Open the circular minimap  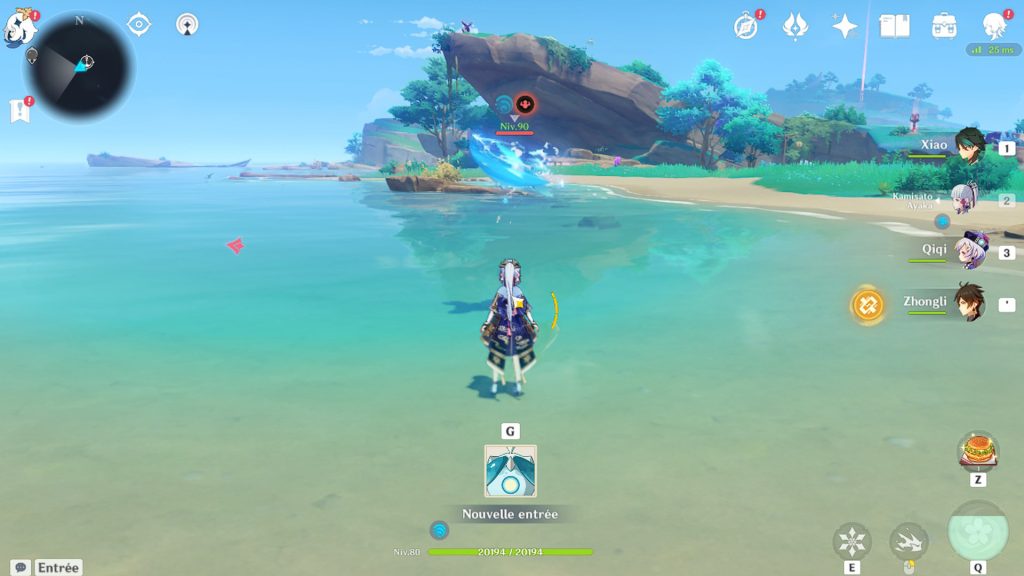tap(80, 66)
